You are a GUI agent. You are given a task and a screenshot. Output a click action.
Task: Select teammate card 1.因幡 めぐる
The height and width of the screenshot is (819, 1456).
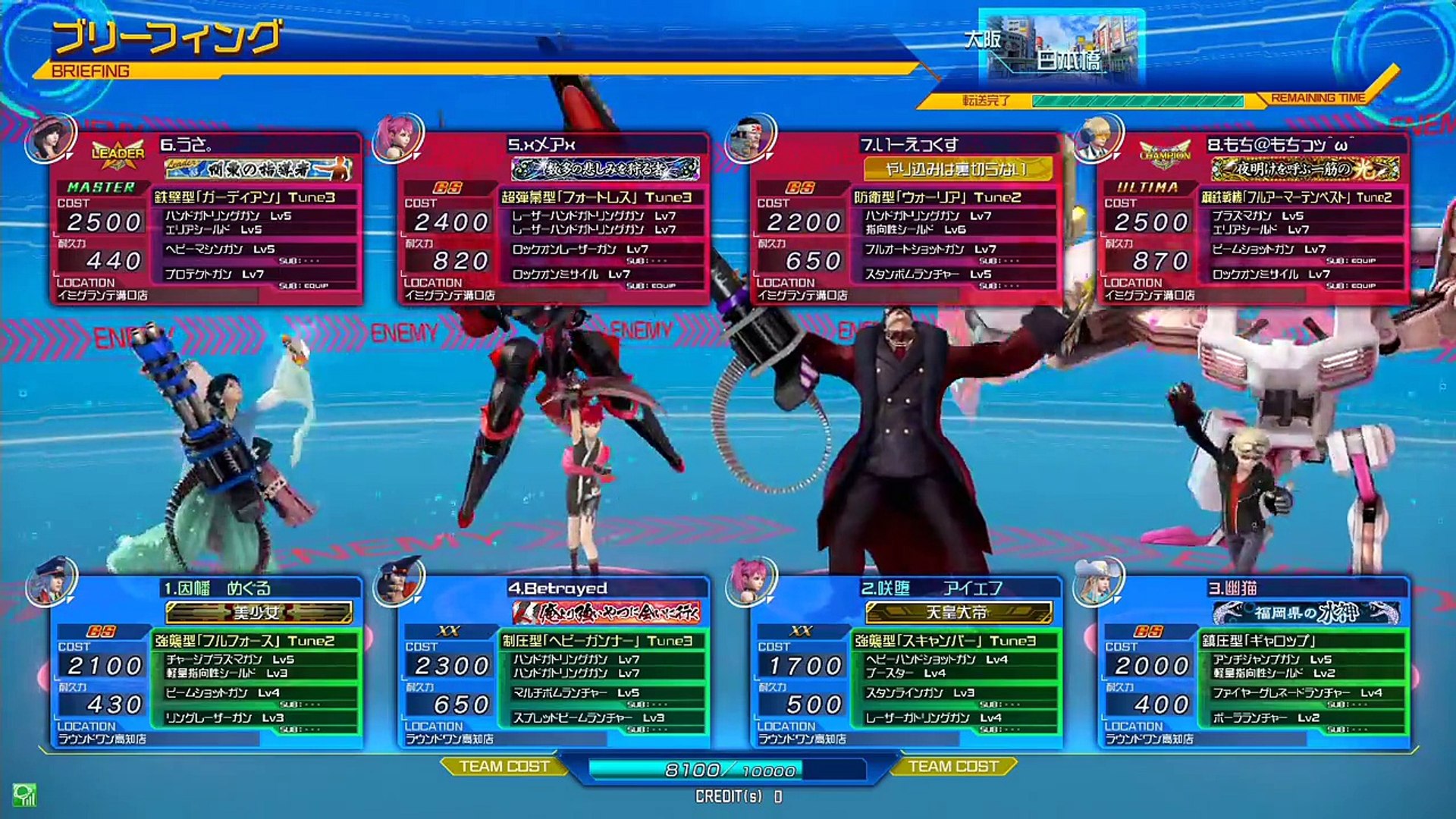pyautogui.click(x=206, y=664)
